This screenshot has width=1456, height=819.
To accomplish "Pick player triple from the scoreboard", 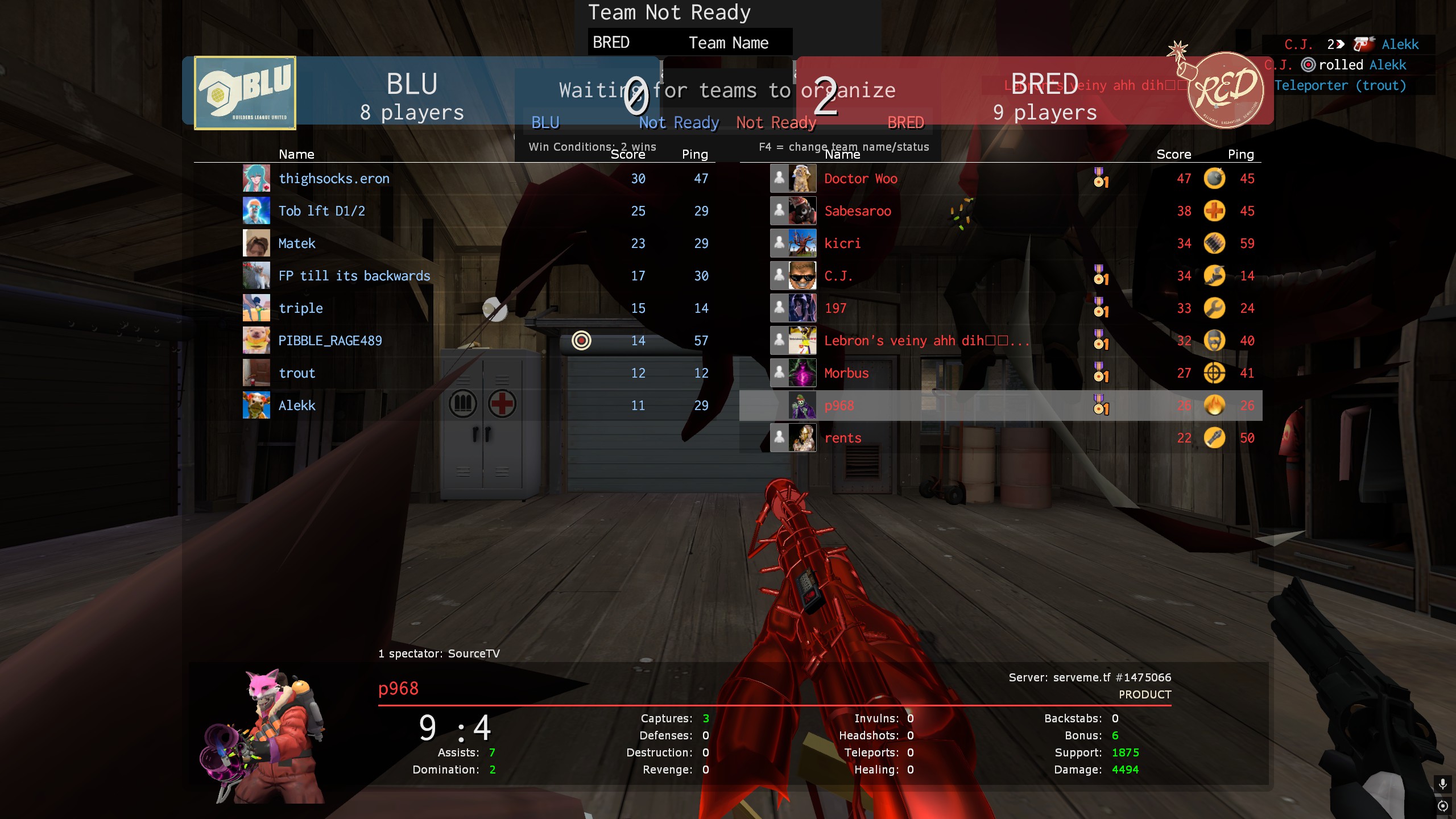I will pyautogui.click(x=300, y=308).
